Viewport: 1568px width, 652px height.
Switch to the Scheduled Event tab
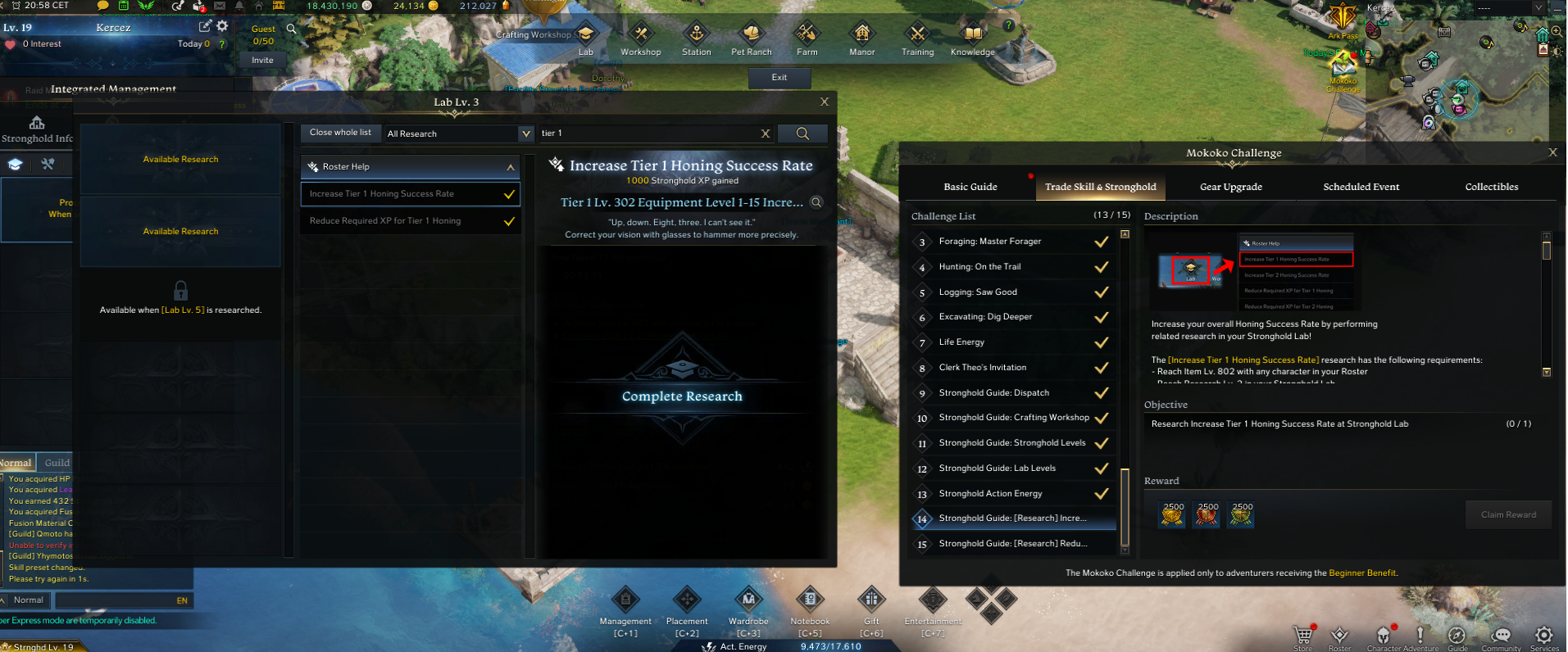pyautogui.click(x=1361, y=187)
